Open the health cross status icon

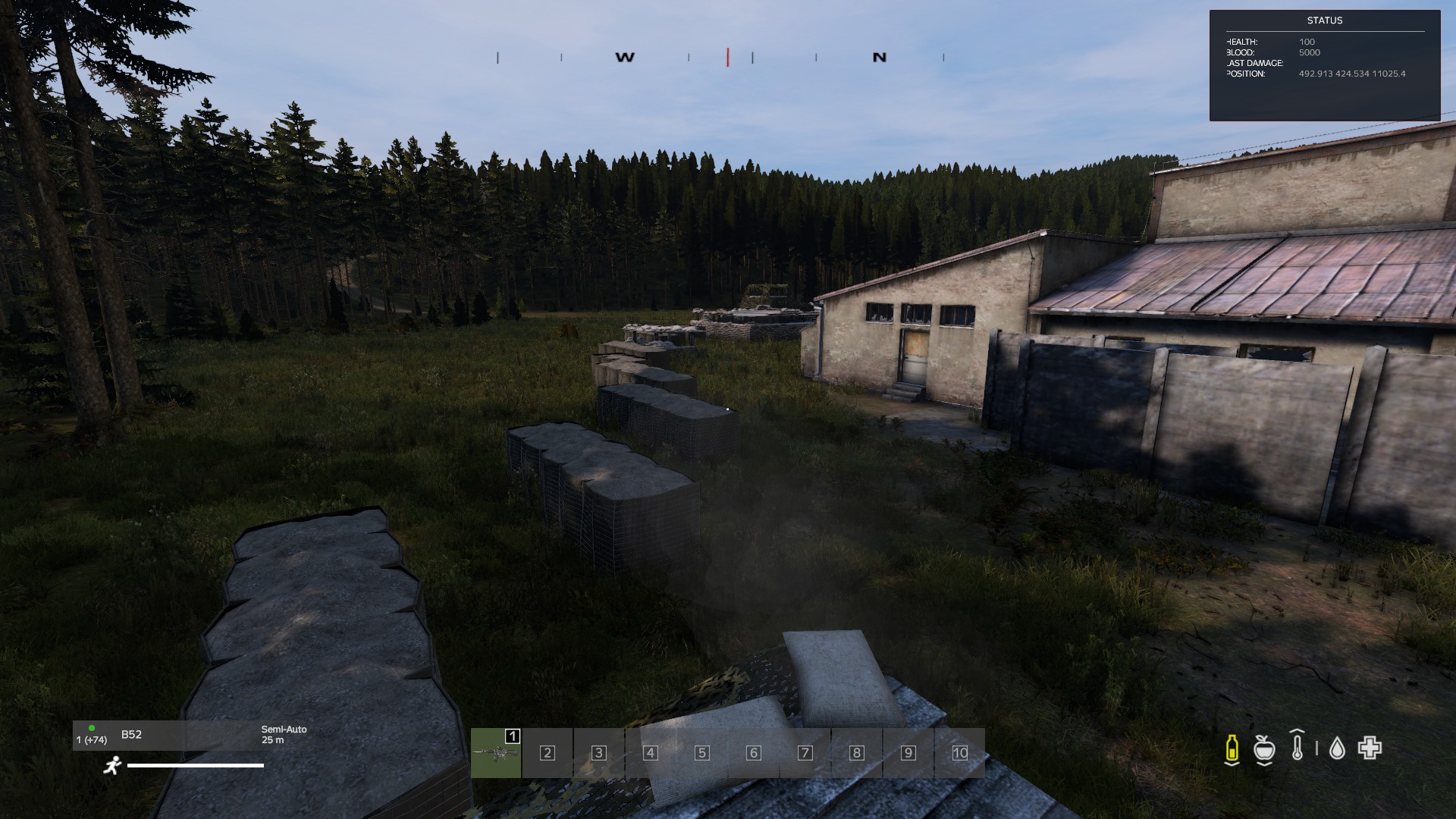click(1370, 748)
